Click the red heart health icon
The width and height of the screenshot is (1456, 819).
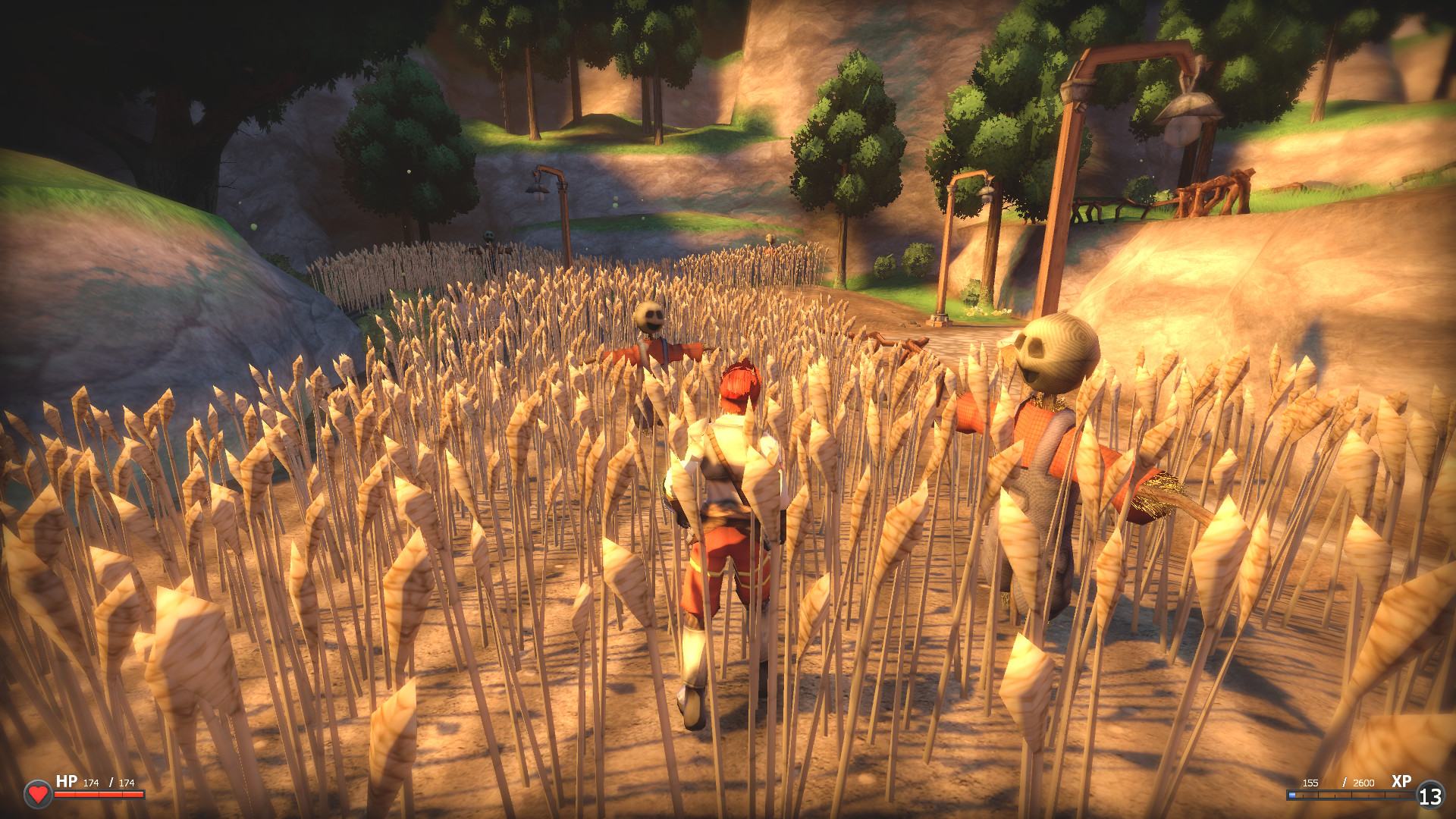38,795
